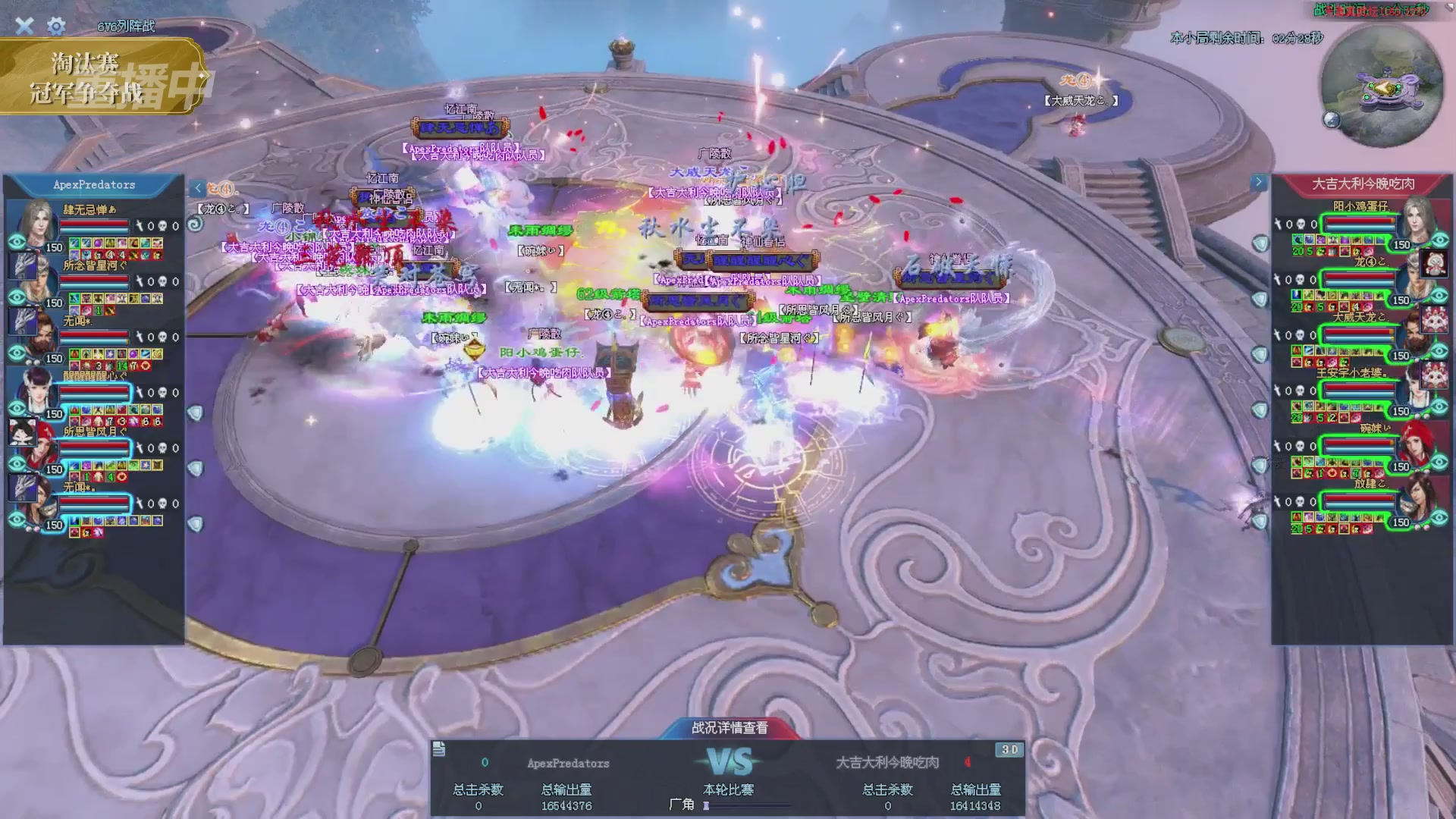
Task: Adjust the 广角 wide-angle slider
Action: (x=707, y=805)
